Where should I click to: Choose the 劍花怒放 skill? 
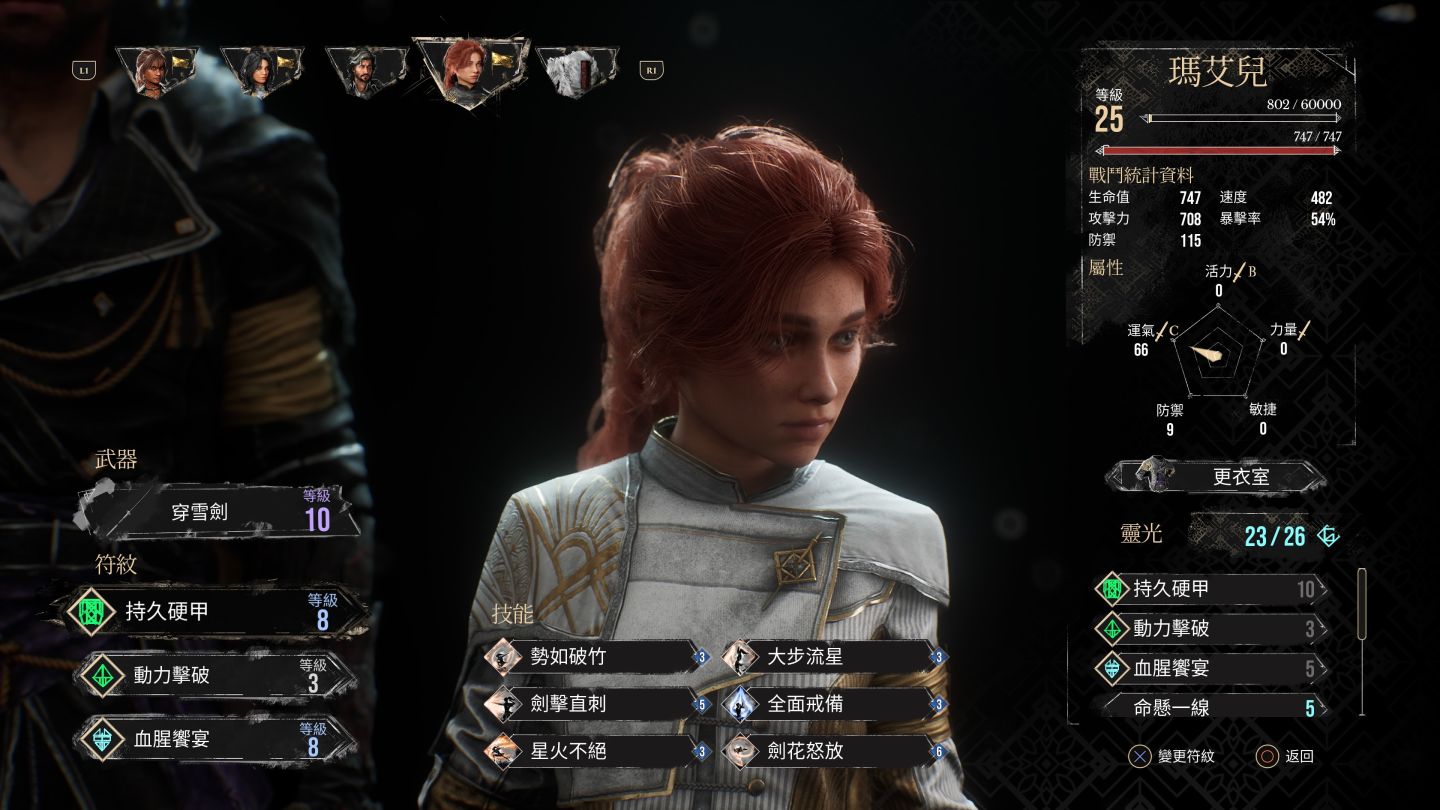tap(832, 751)
